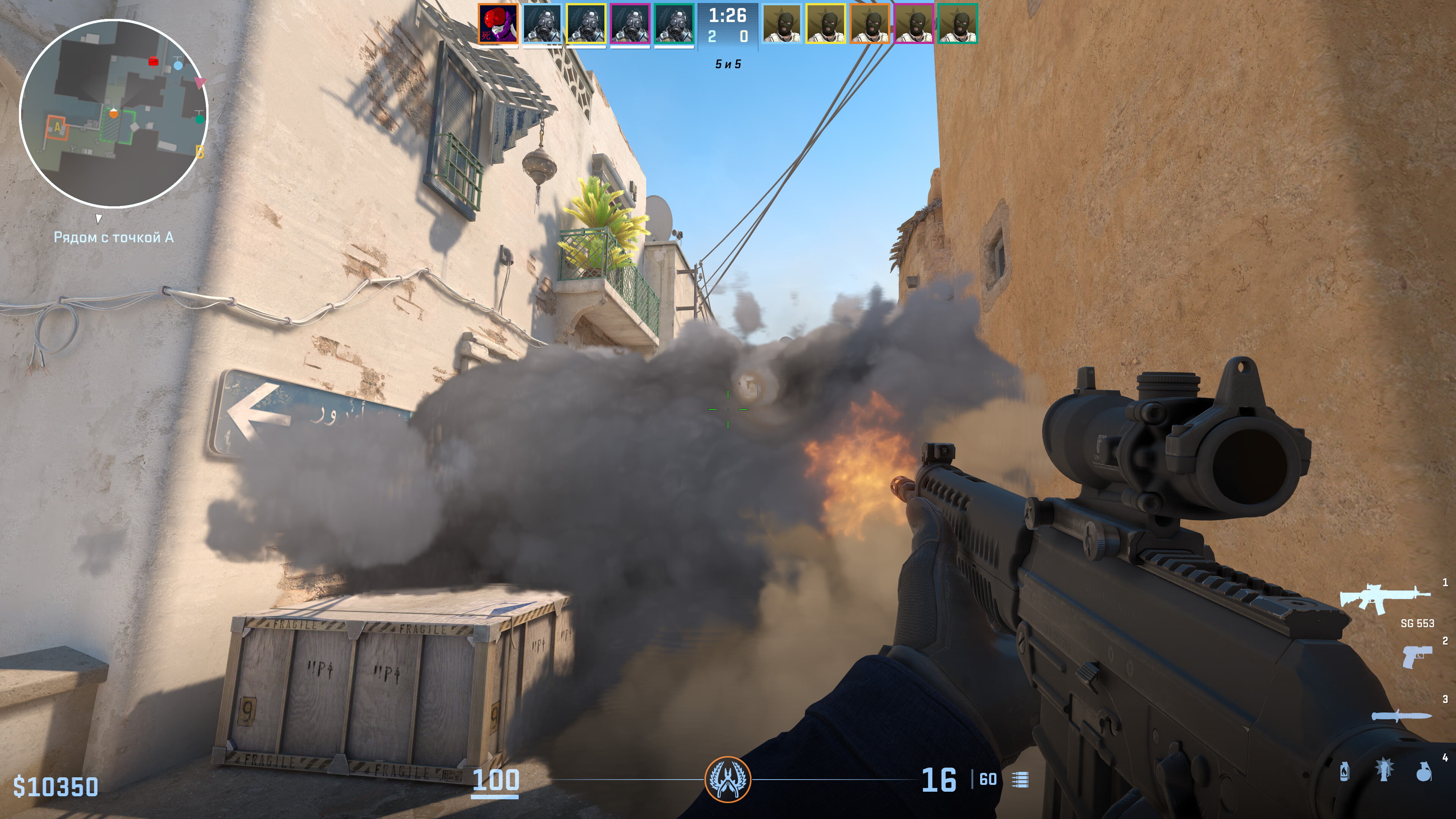The width and height of the screenshot is (1456, 819).
Task: Click the red-helmet player avatar
Action: tap(498, 24)
